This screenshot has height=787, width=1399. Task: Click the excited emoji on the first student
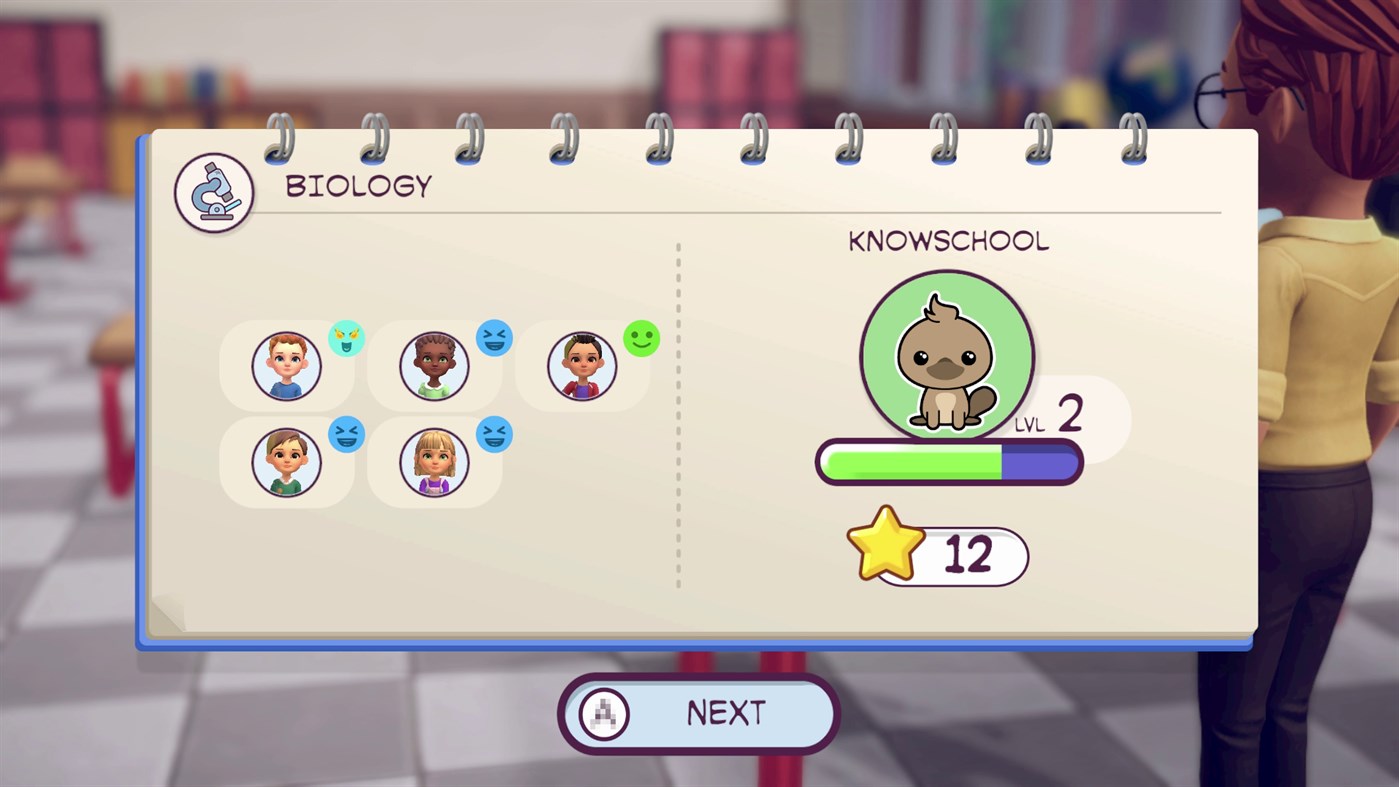point(344,339)
